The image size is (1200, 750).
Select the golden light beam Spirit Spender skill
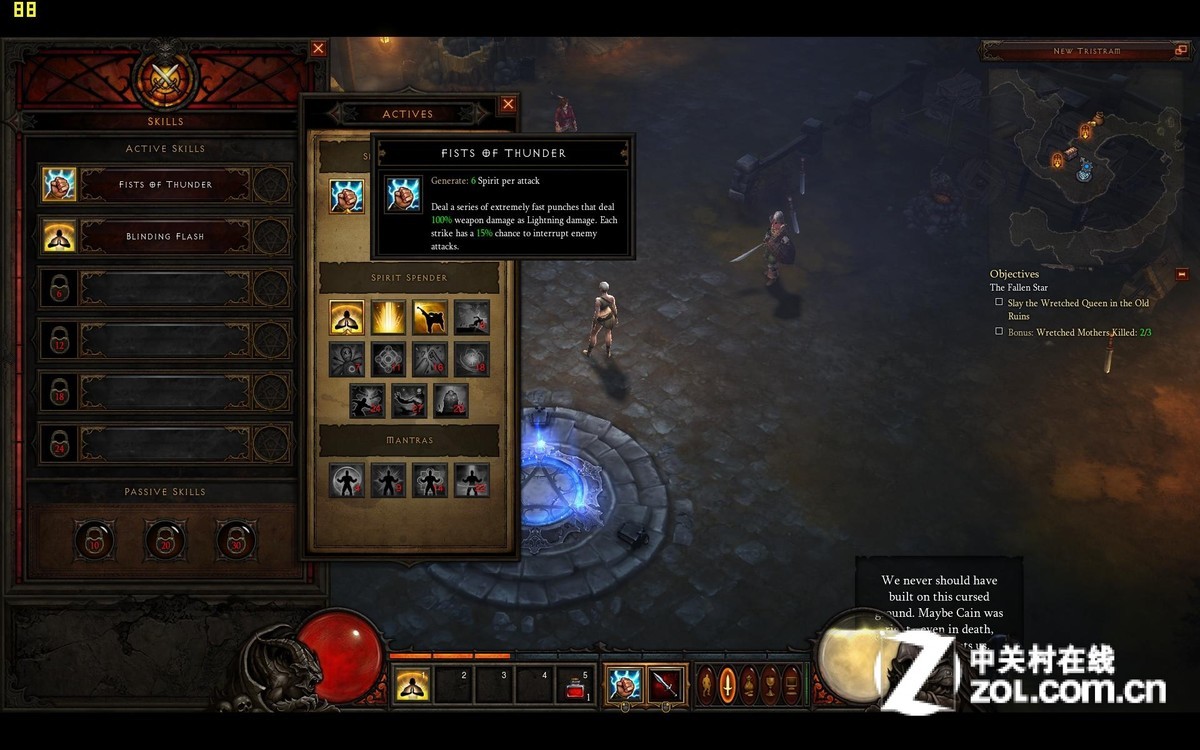coord(388,317)
